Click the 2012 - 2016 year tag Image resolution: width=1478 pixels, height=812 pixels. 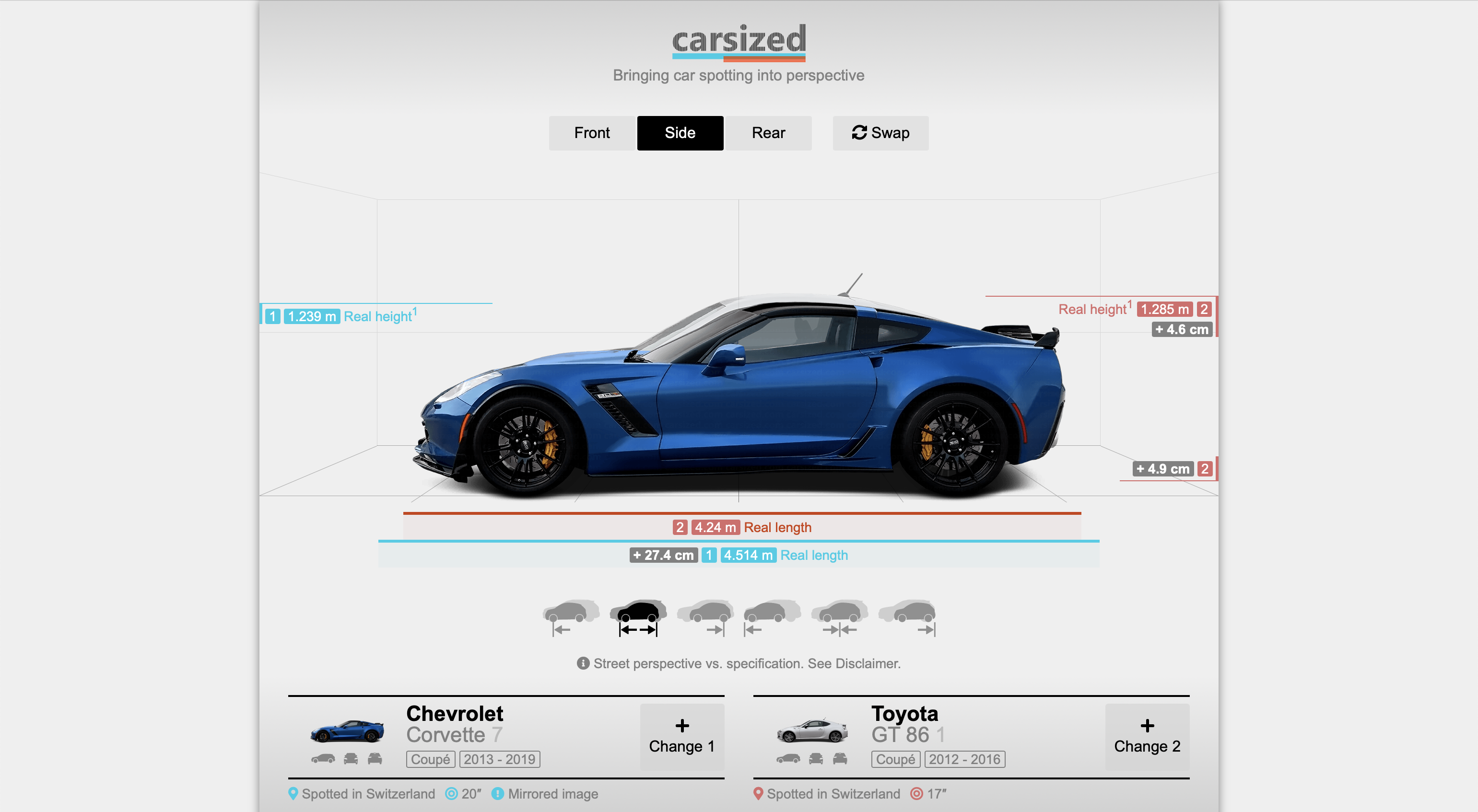tap(964, 759)
